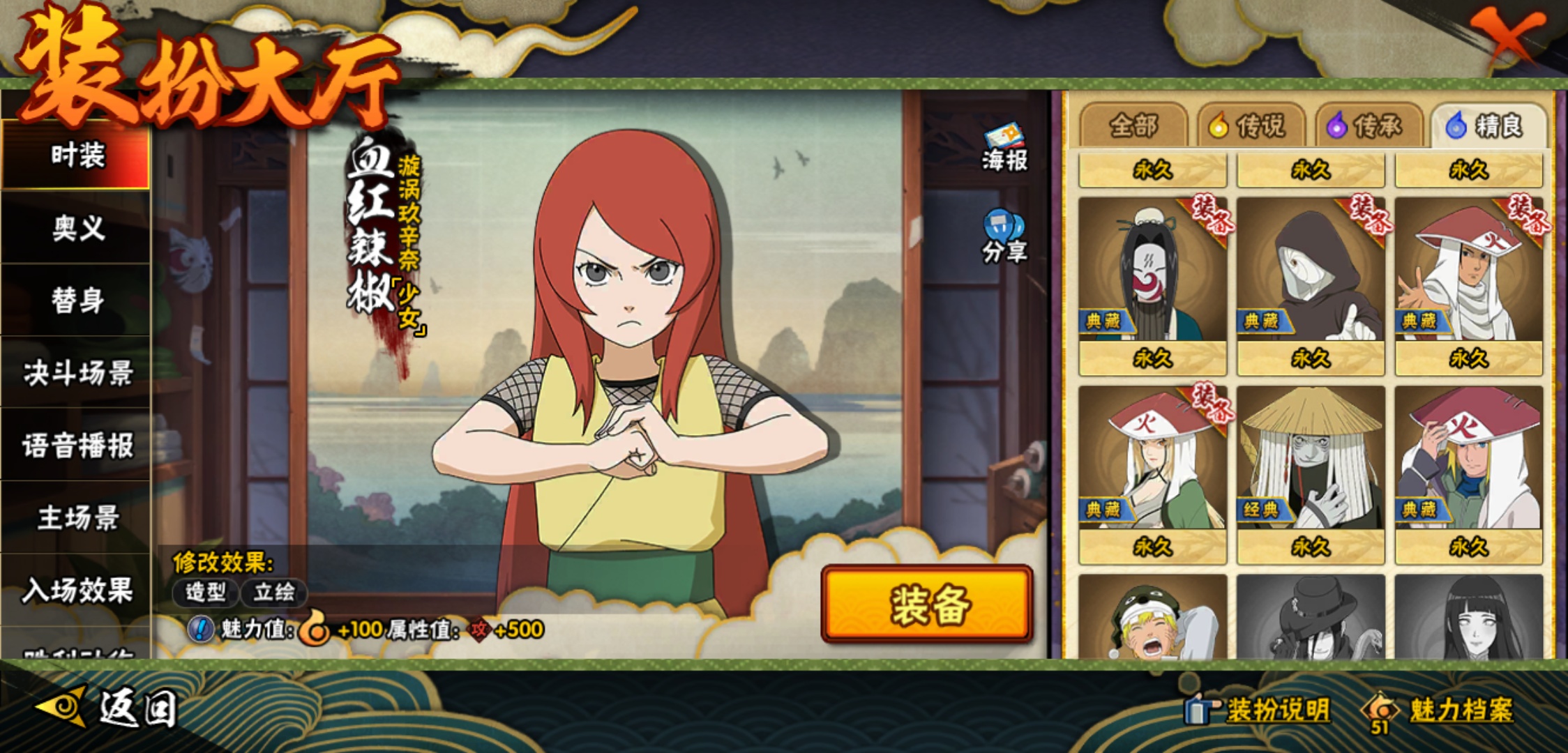The height and width of the screenshot is (753, 1568).
Task: Show the 传说 rarity tab
Action: tap(1251, 126)
